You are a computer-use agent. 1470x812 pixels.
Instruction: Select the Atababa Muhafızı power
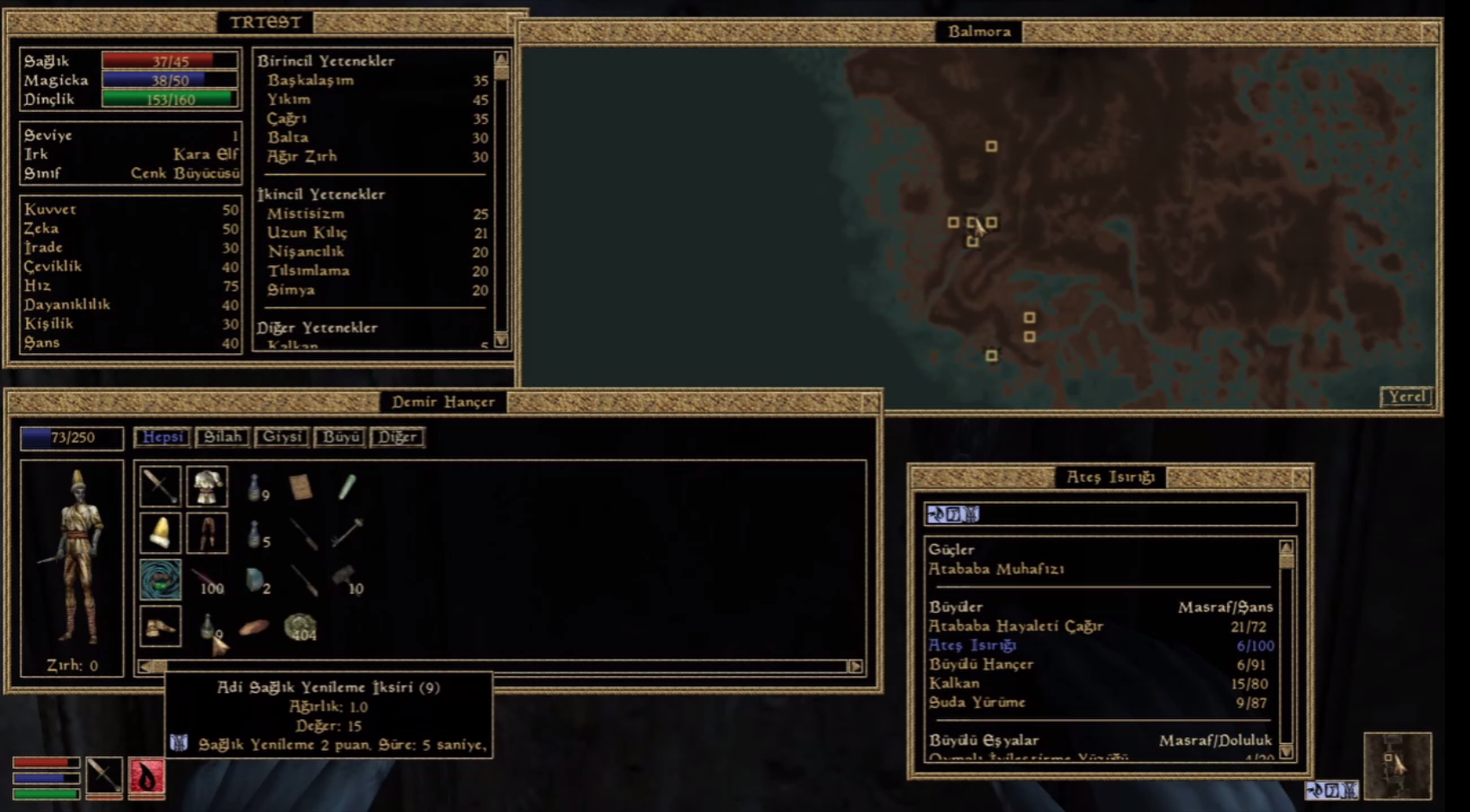pos(996,569)
